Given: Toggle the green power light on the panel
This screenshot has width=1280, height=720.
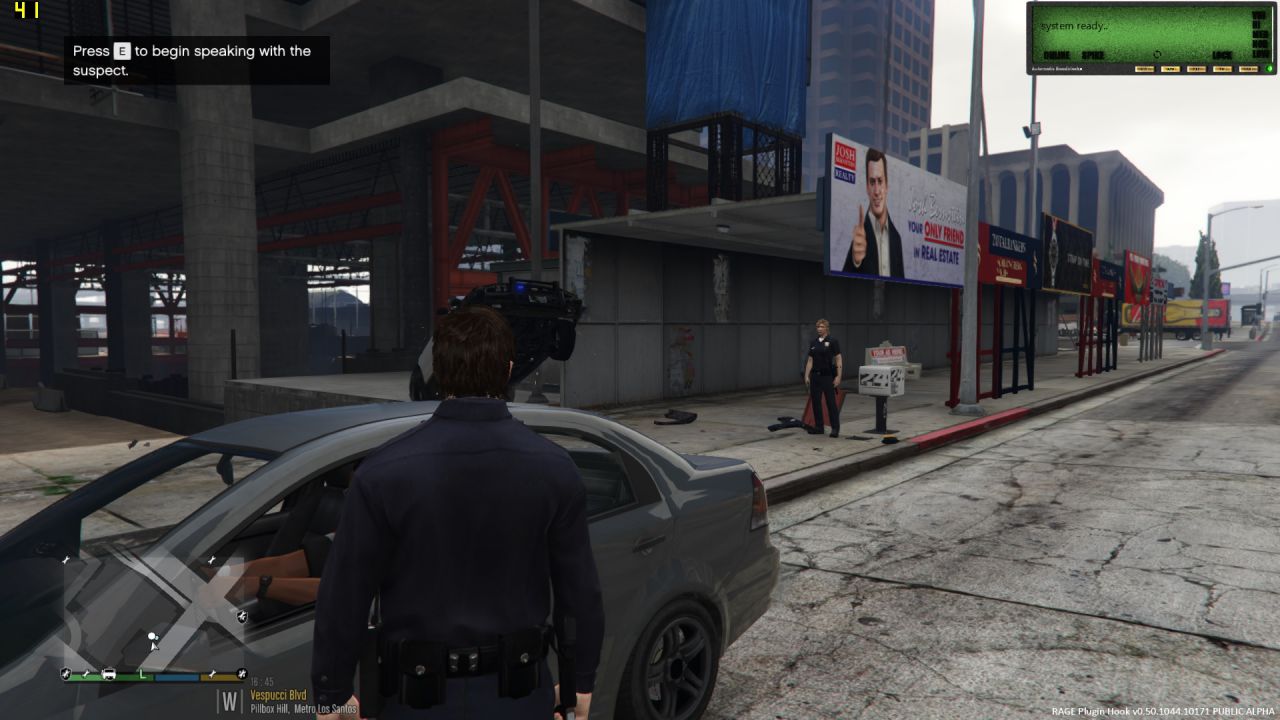Looking at the screenshot, I should 1269,69.
